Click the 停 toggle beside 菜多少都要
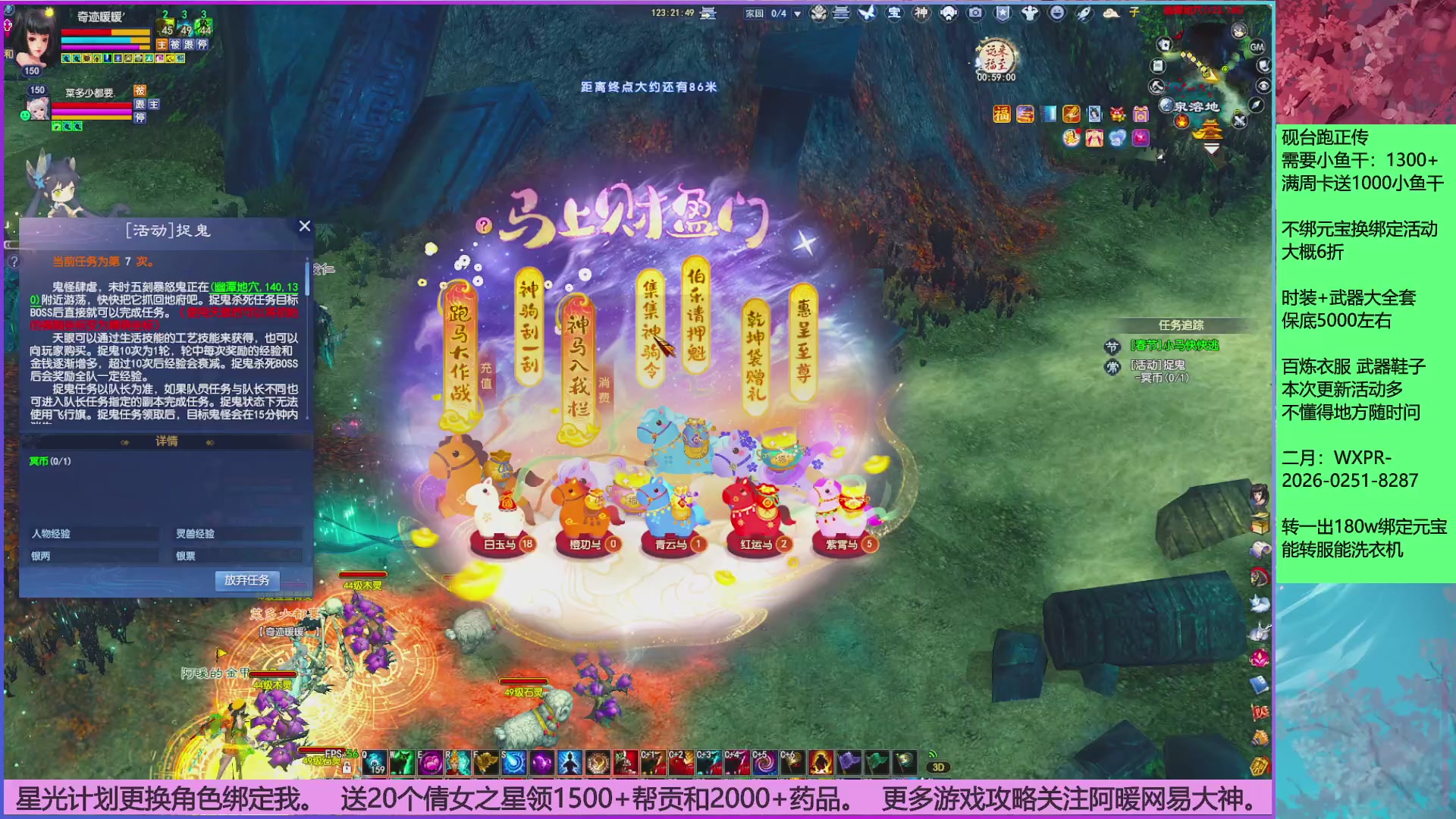Screen dimensions: 1456x819 140,118
